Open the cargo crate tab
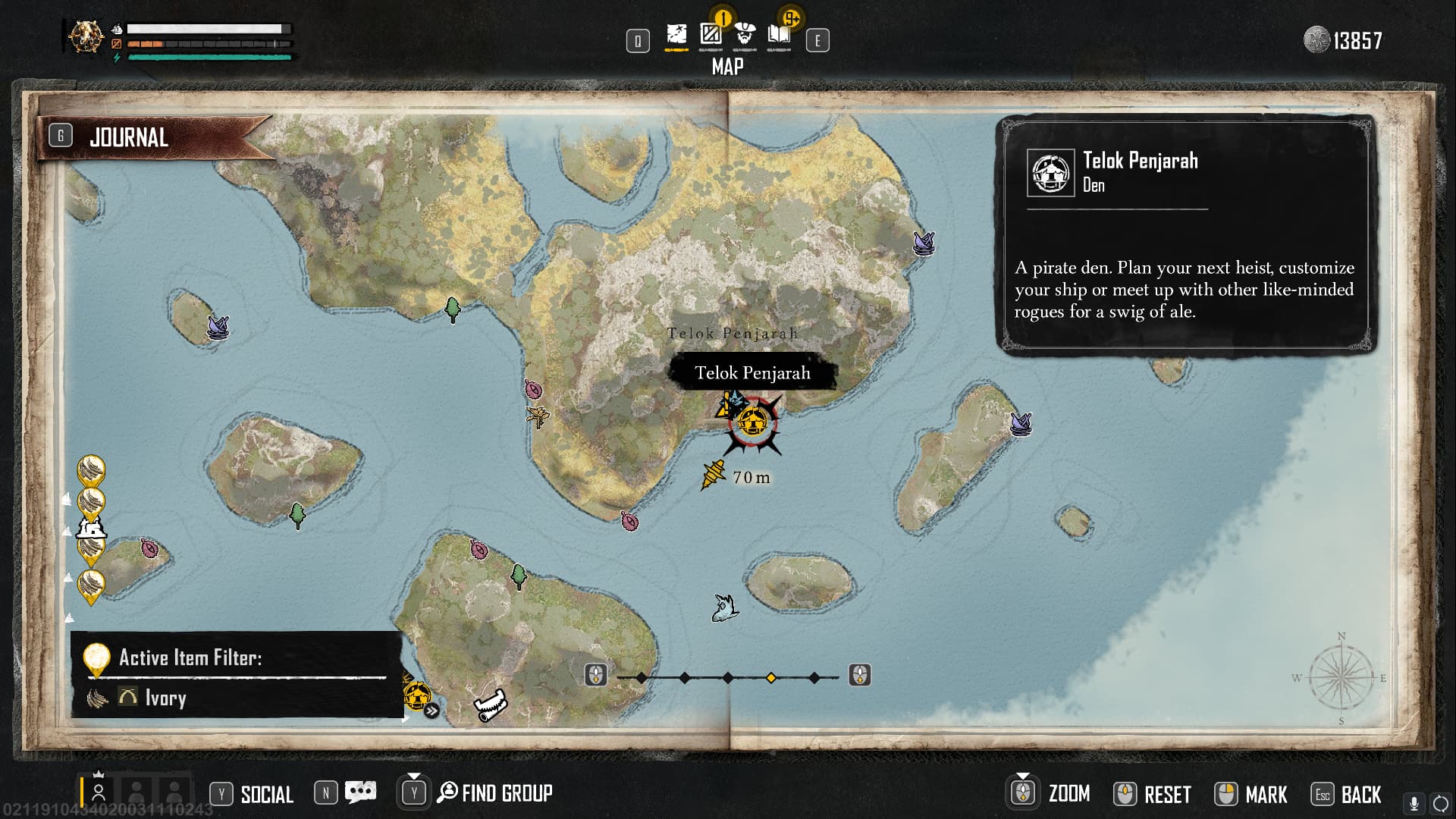 711,35
